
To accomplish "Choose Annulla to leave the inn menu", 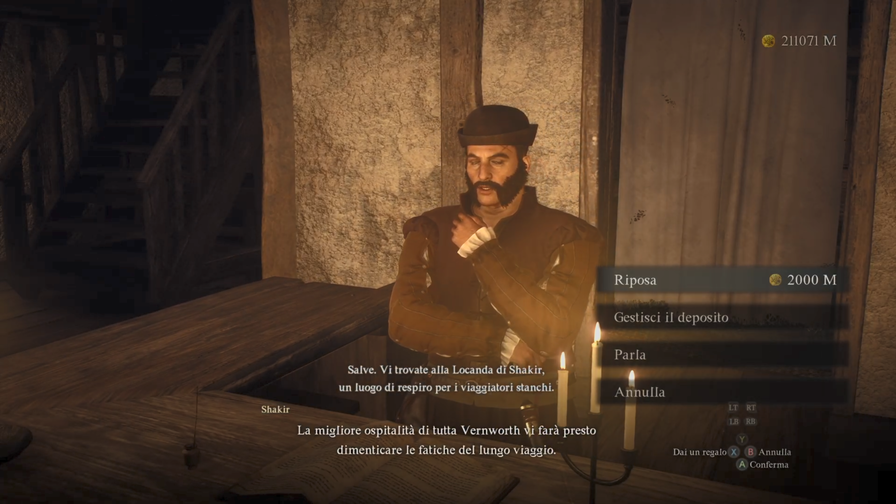I will (723, 392).
